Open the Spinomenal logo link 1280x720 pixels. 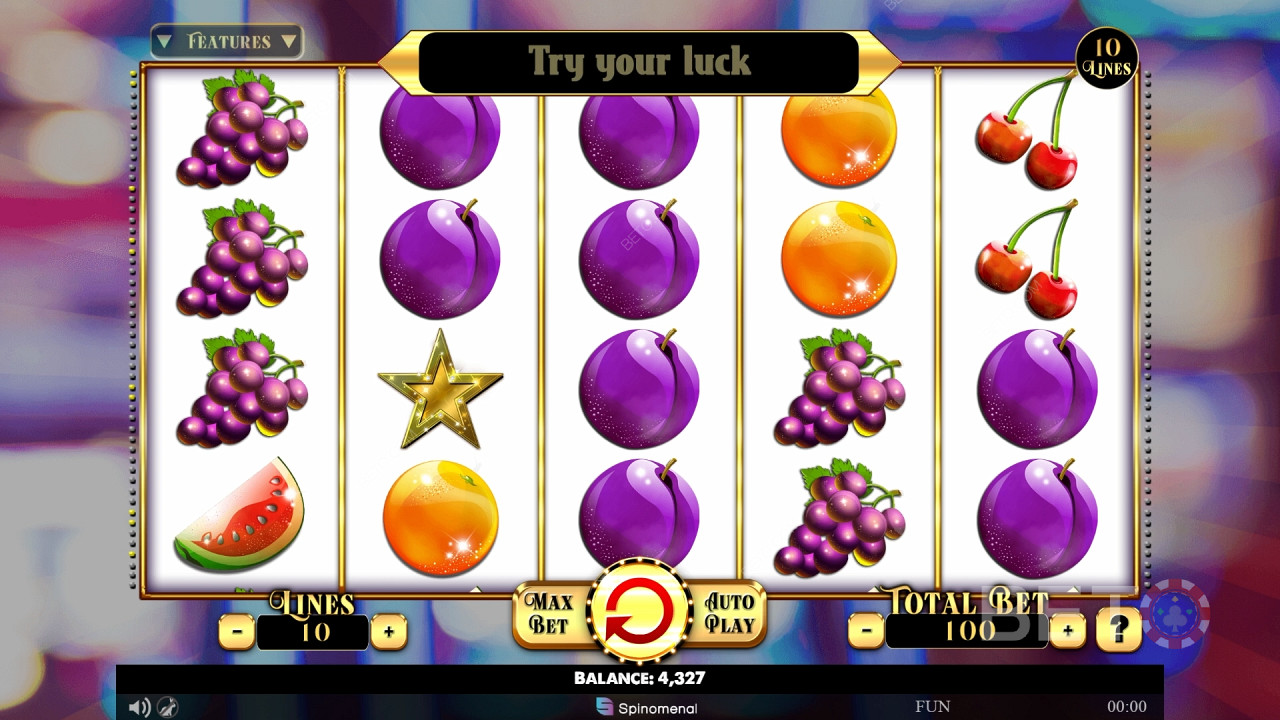point(647,707)
